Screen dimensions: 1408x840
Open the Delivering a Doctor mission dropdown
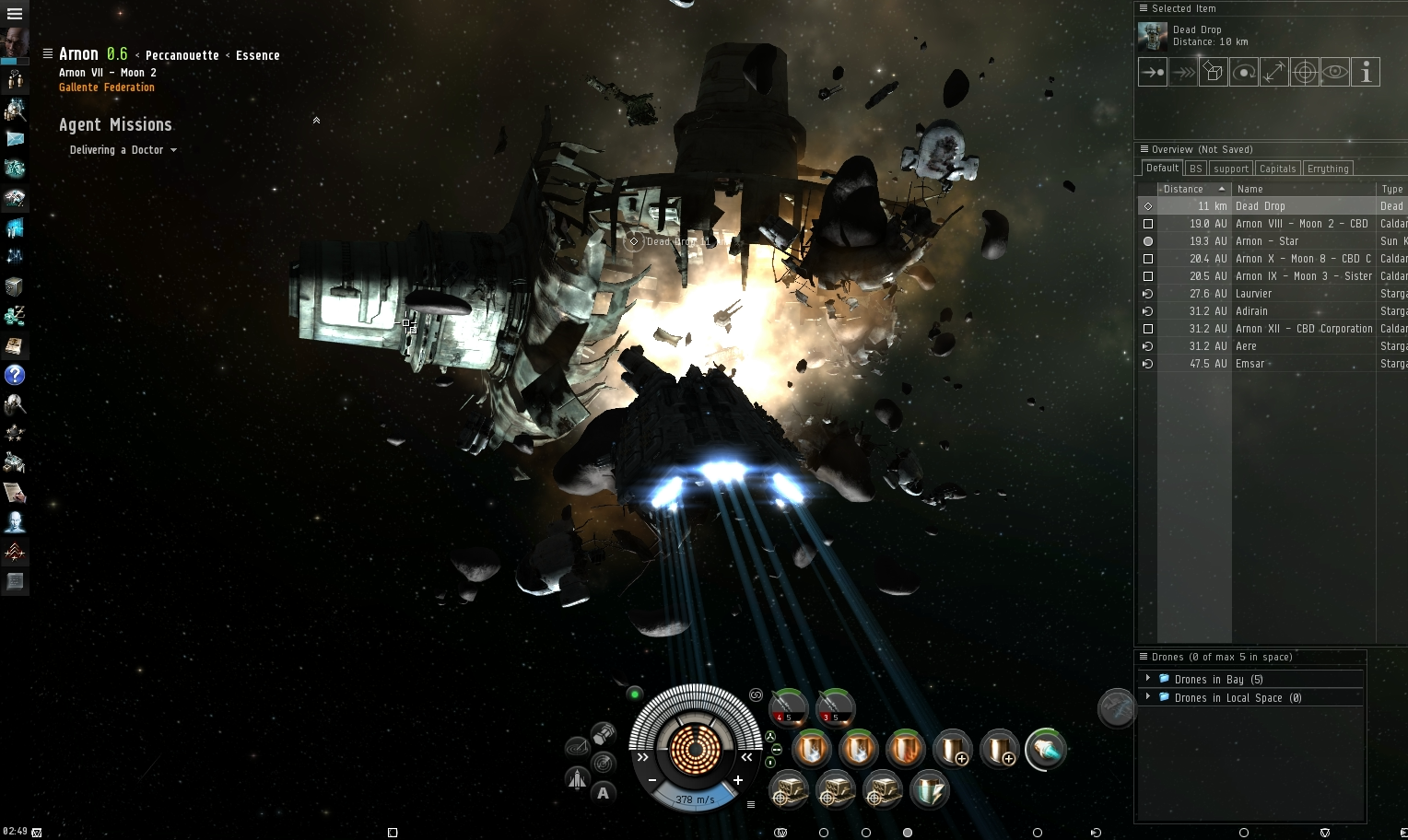(174, 150)
